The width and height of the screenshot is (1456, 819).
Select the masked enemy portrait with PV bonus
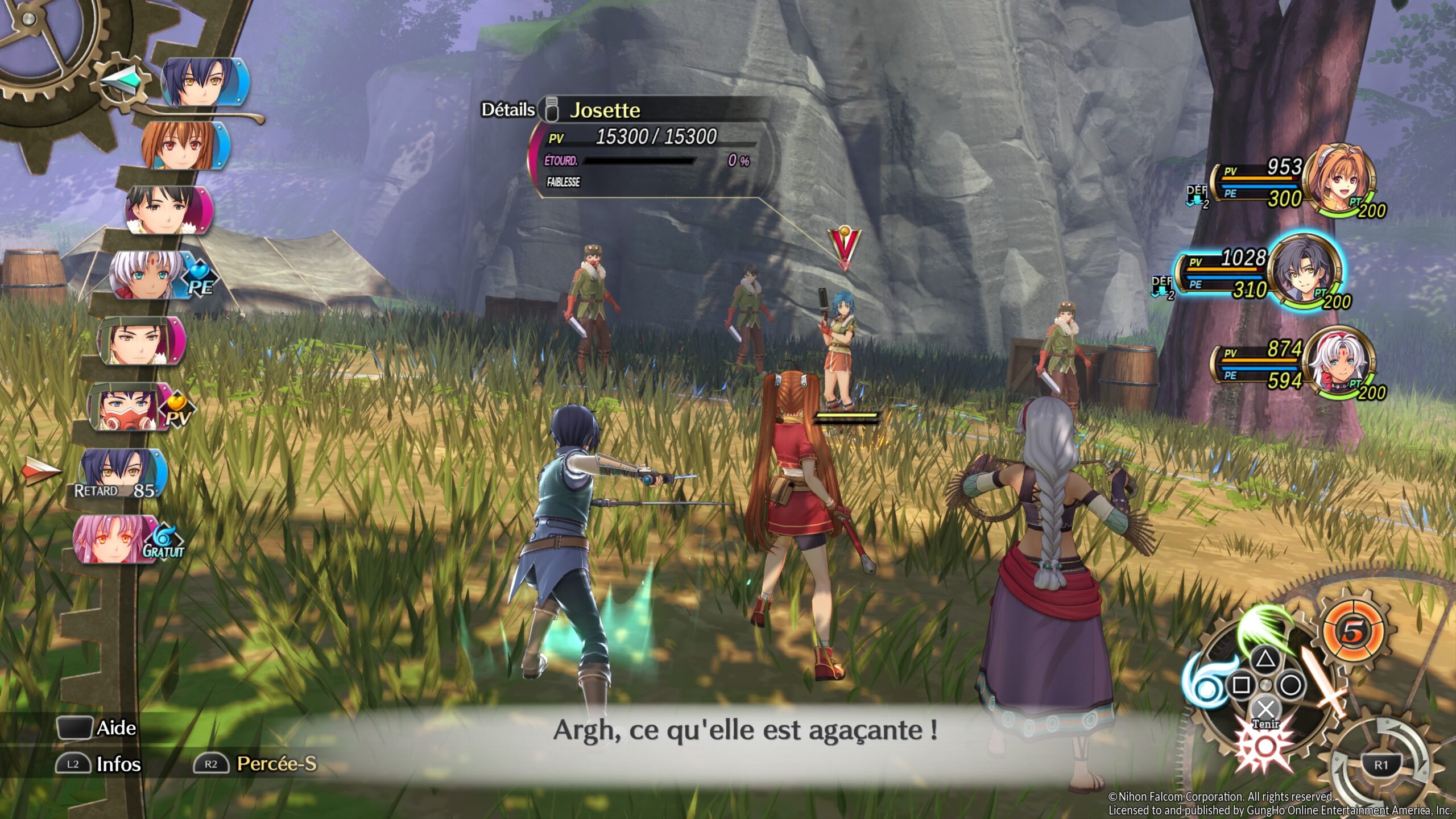tap(130, 407)
